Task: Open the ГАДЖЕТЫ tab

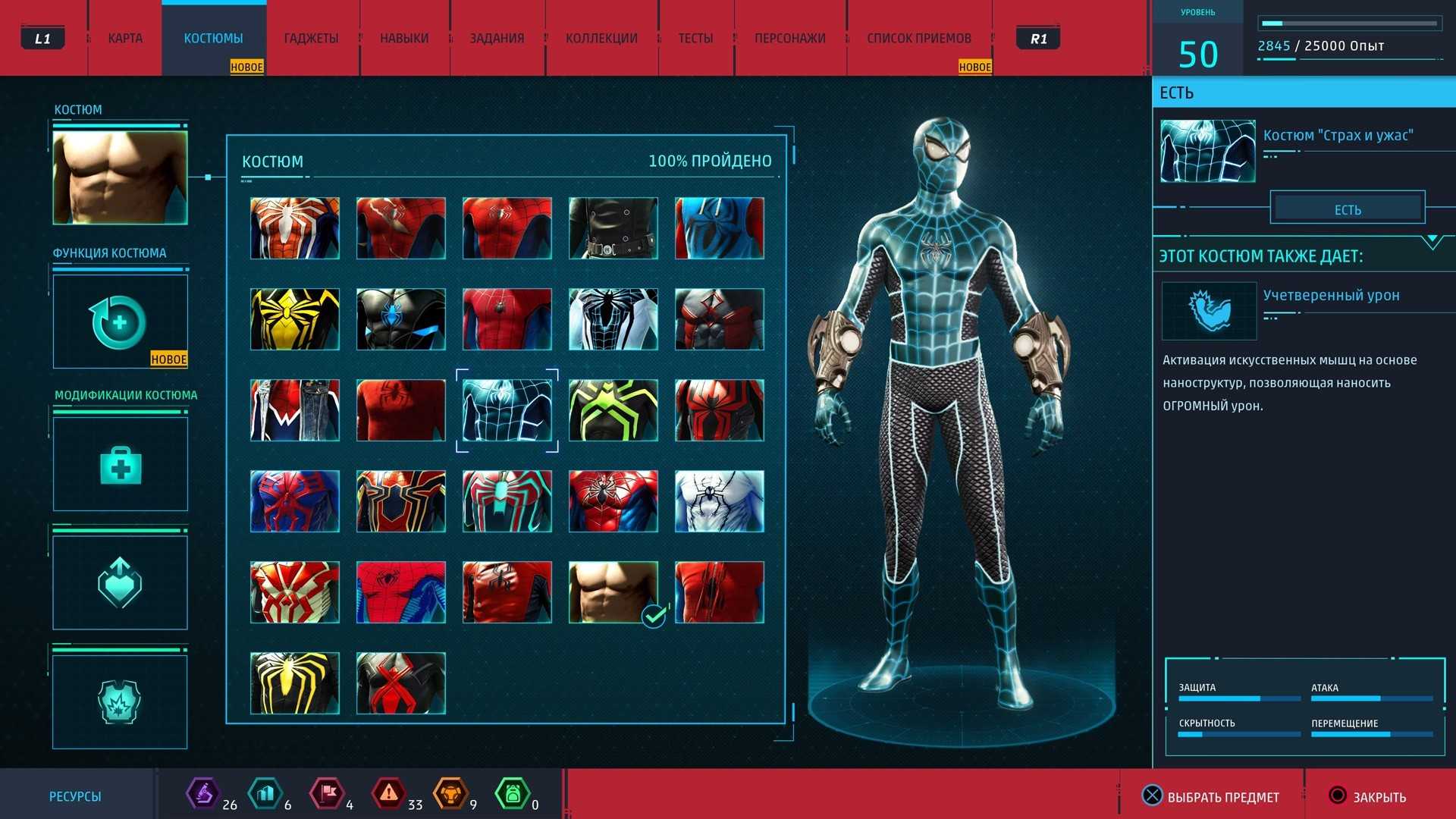Action: click(x=311, y=38)
